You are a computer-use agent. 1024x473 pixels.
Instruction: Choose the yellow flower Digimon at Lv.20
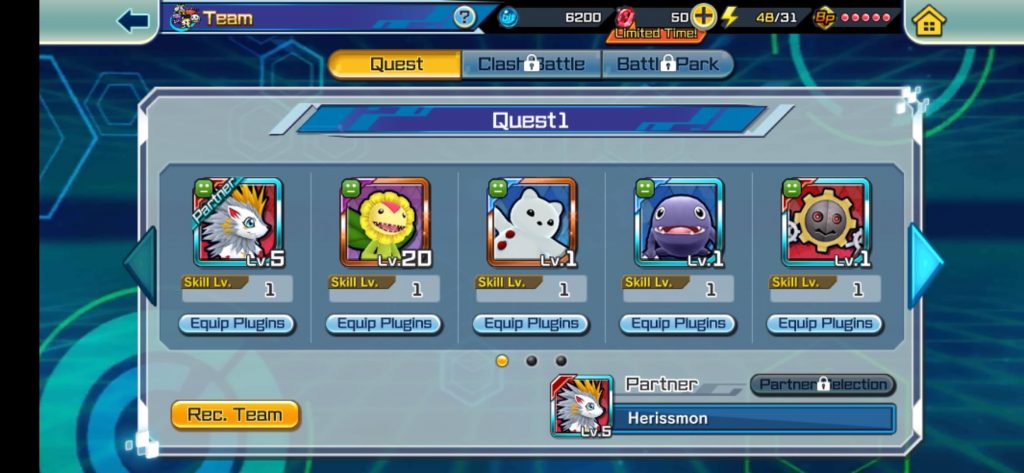pyautogui.click(x=384, y=223)
